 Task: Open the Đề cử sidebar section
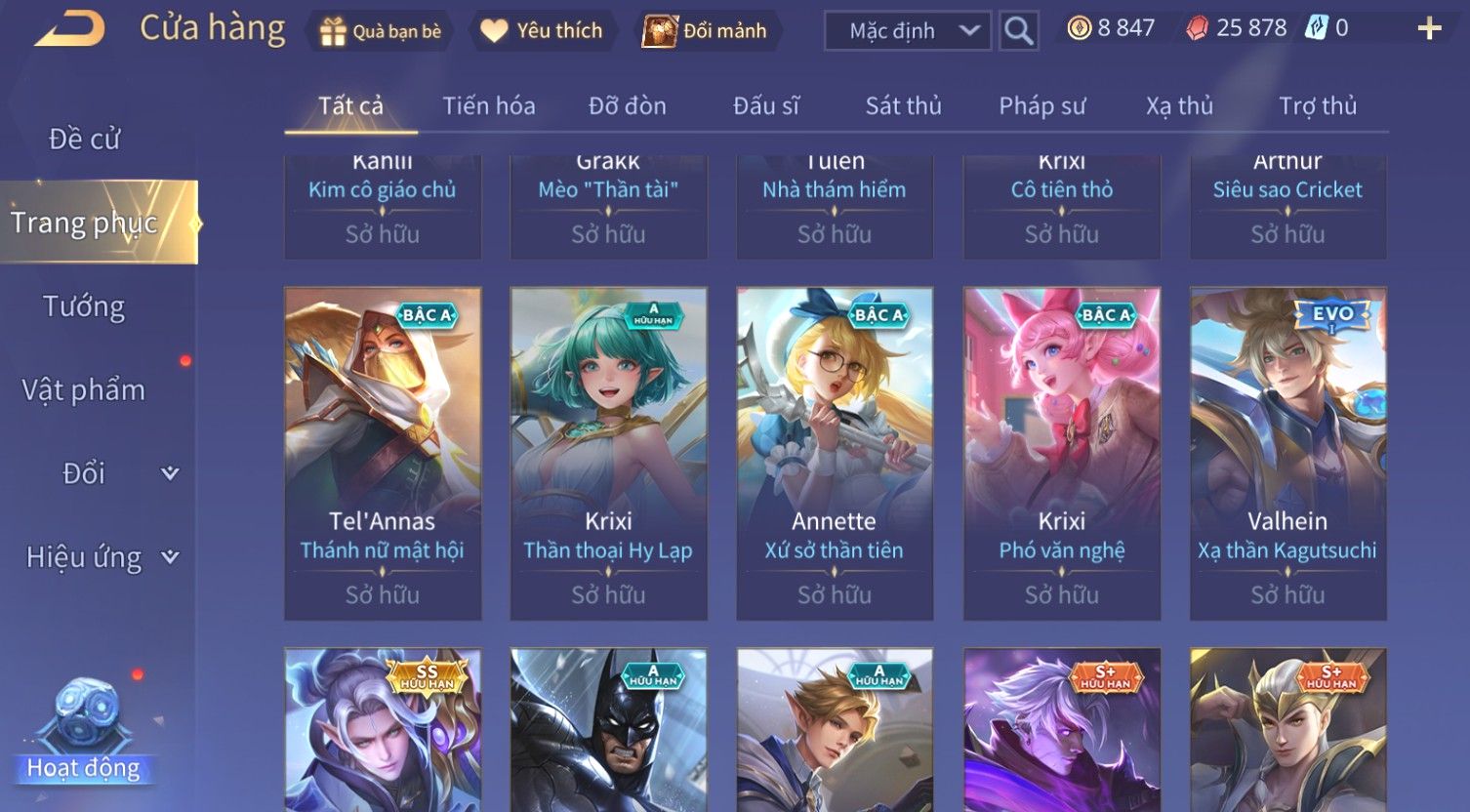coord(85,140)
